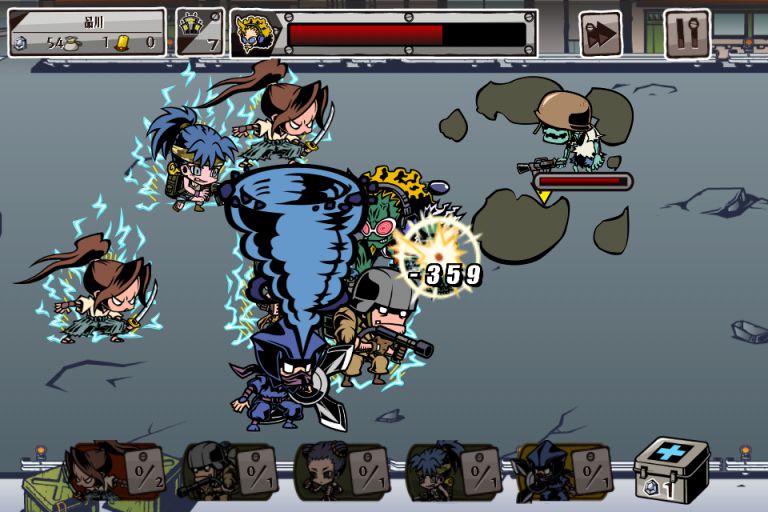Deploy the dark-haired fighter unit
Viewport: 768px width, 512px height.
[x=341, y=470]
